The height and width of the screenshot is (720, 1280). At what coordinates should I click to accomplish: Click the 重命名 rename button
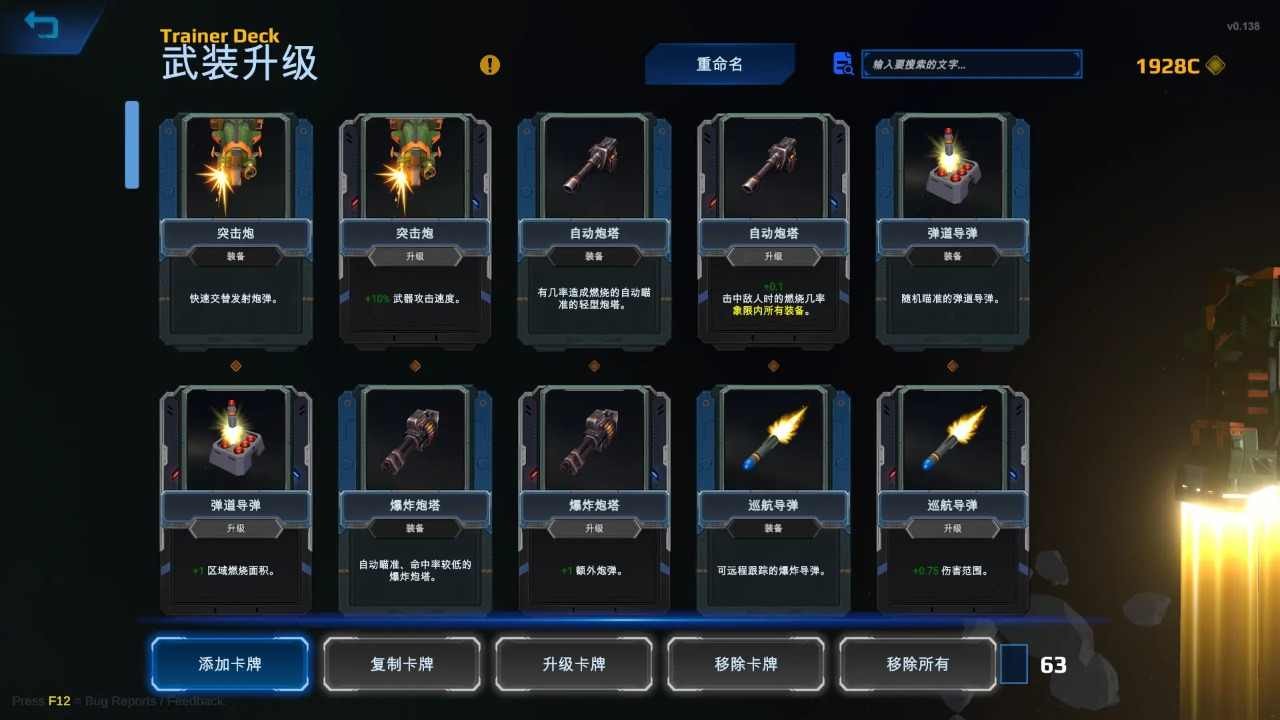pyautogui.click(x=721, y=63)
